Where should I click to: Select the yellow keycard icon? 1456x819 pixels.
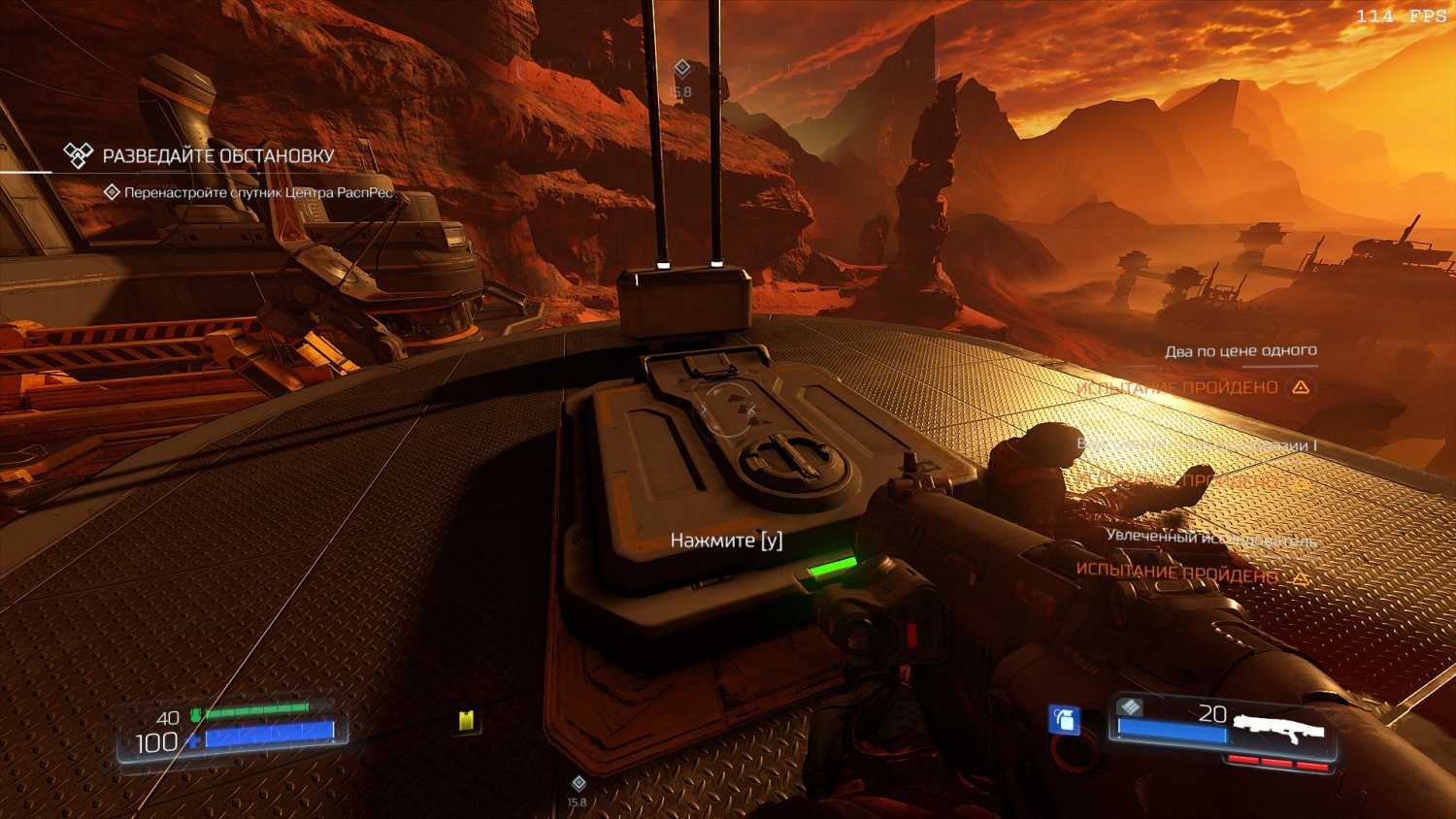[x=467, y=720]
